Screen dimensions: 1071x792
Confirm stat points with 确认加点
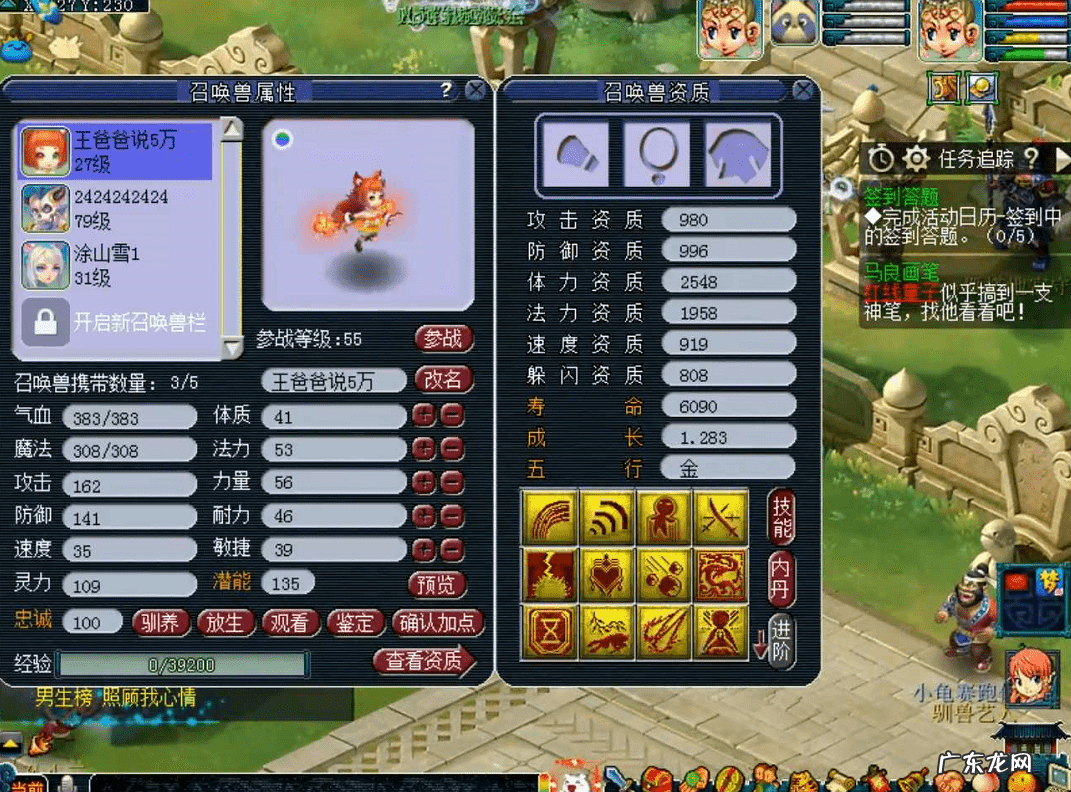[437, 623]
